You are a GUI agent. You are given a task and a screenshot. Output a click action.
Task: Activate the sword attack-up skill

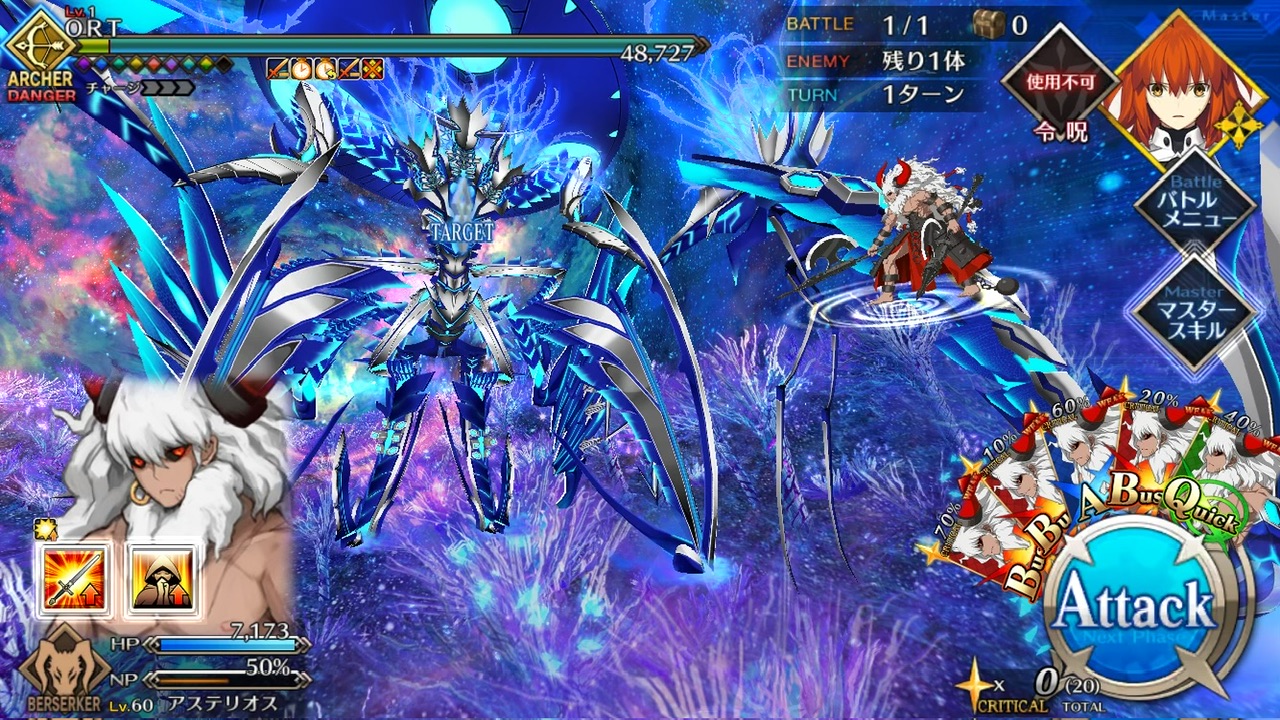pyautogui.click(x=73, y=580)
